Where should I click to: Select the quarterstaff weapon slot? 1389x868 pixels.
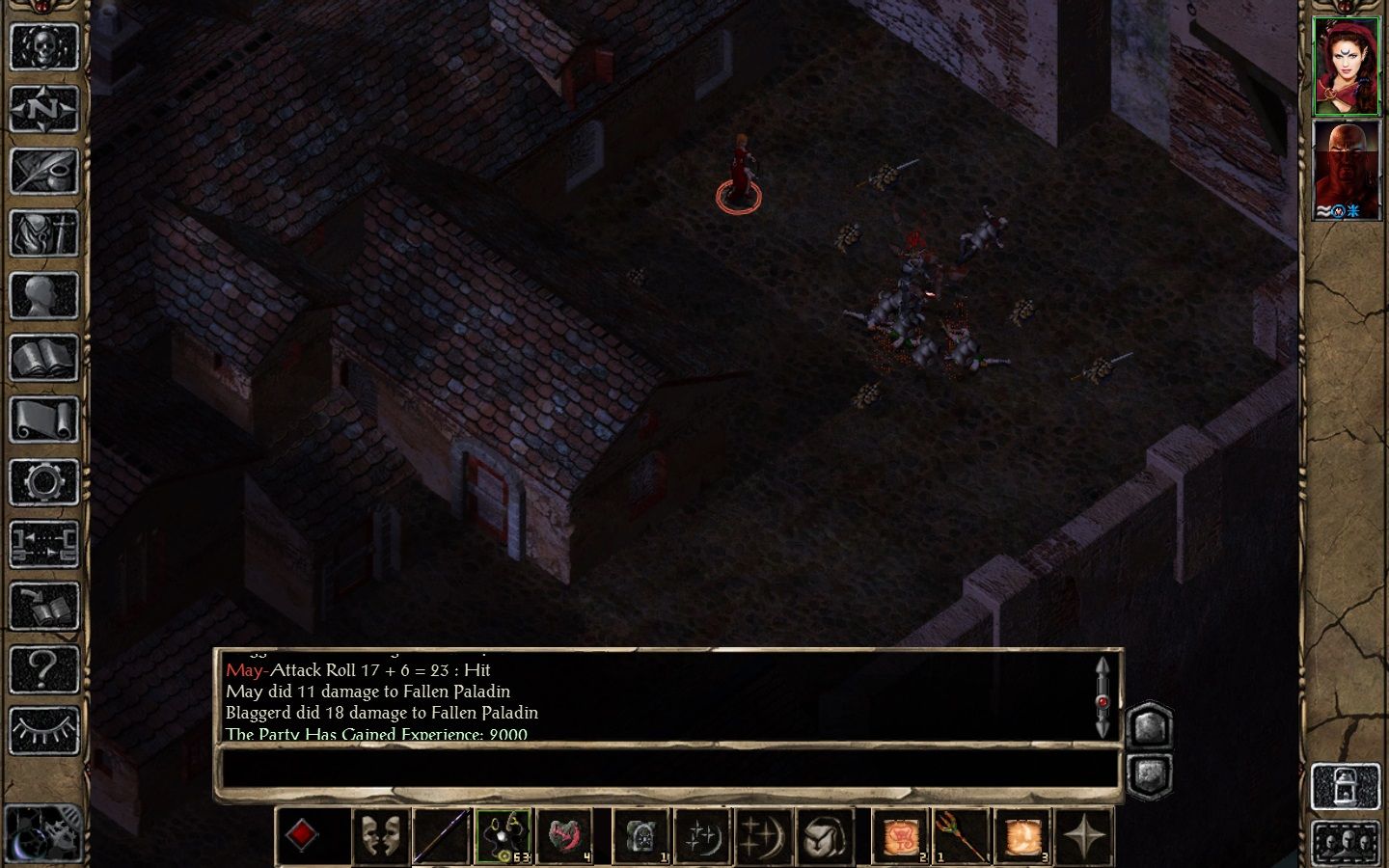[x=442, y=835]
